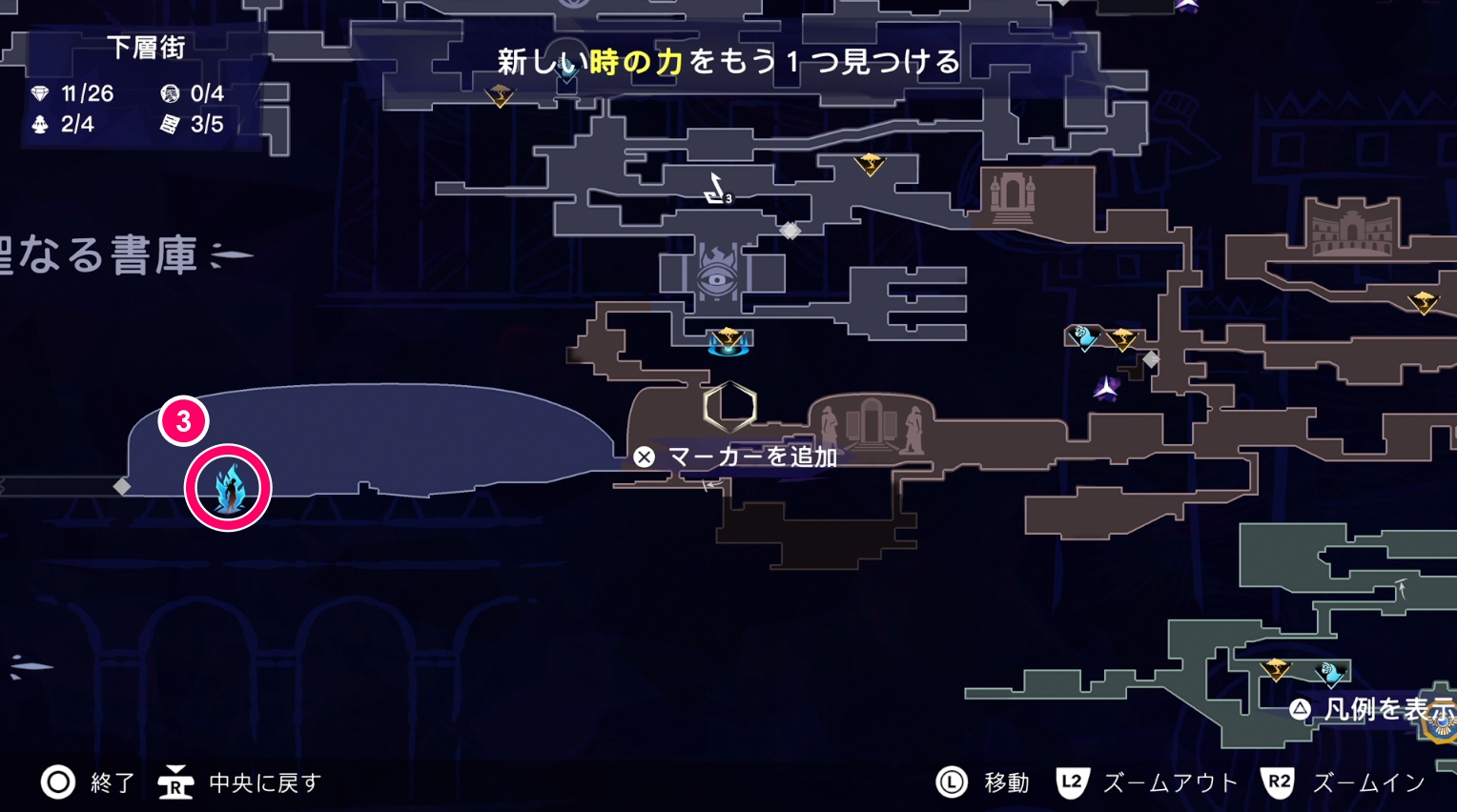Click the purple crystal star marker

point(1106,388)
